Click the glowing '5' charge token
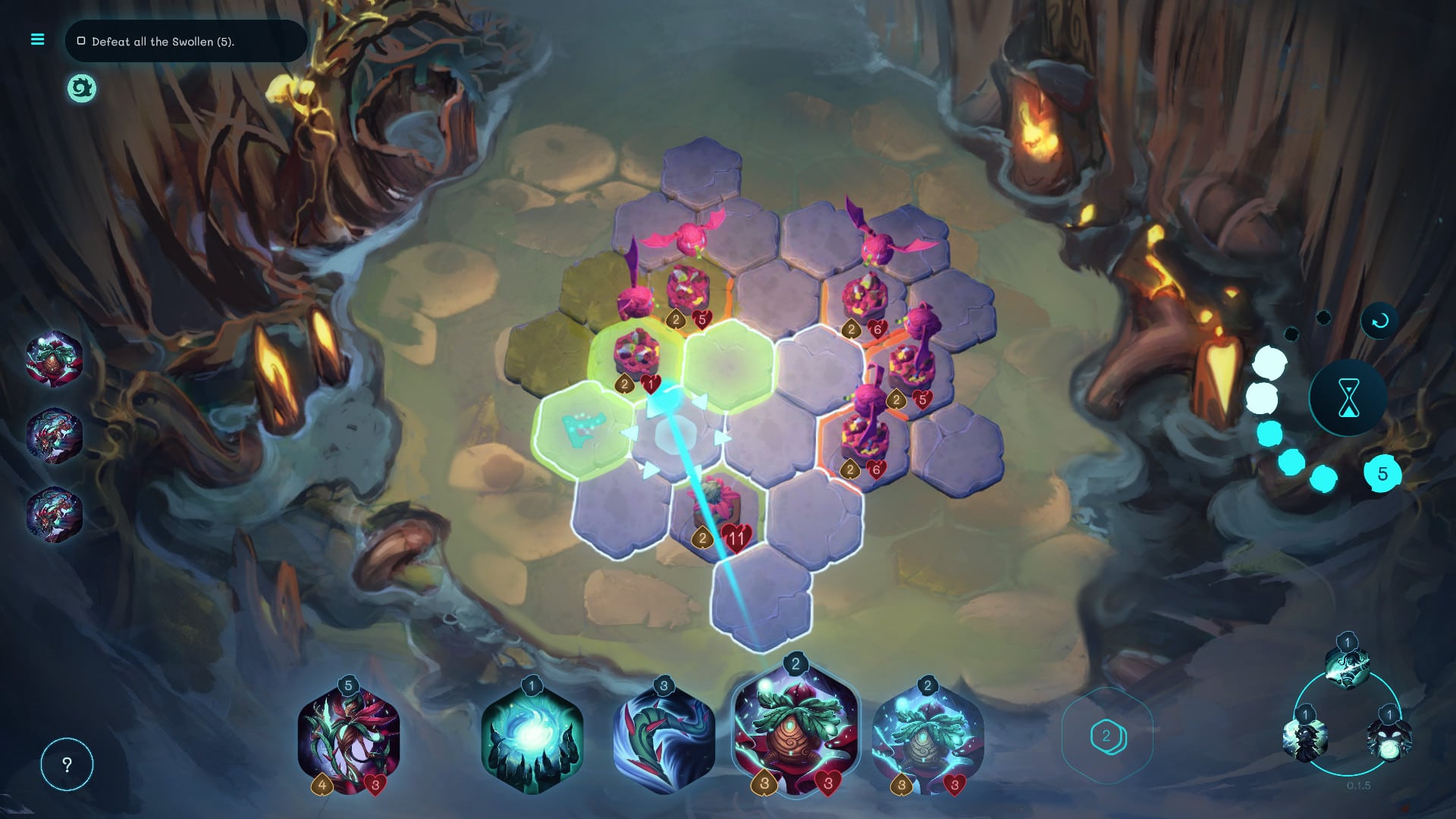Screen dimensions: 1456x819 [1385, 473]
